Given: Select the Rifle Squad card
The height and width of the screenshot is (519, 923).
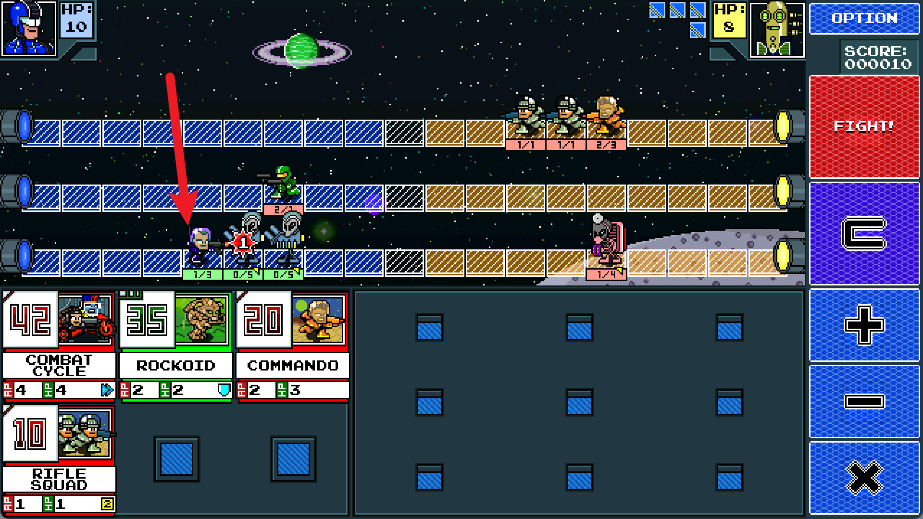Looking at the screenshot, I should click(x=59, y=460).
